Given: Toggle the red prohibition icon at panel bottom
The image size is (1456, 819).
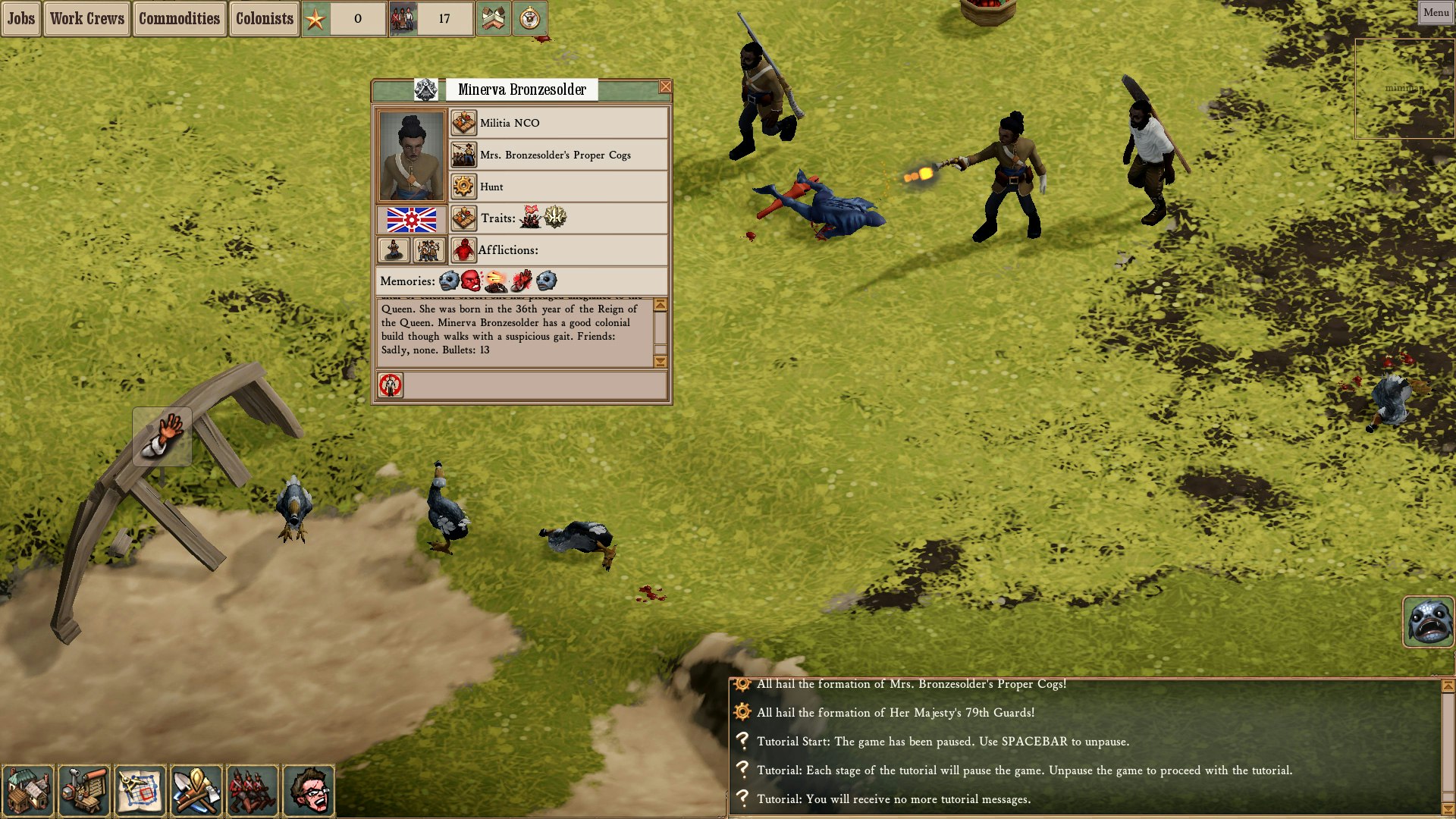Looking at the screenshot, I should 391,386.
